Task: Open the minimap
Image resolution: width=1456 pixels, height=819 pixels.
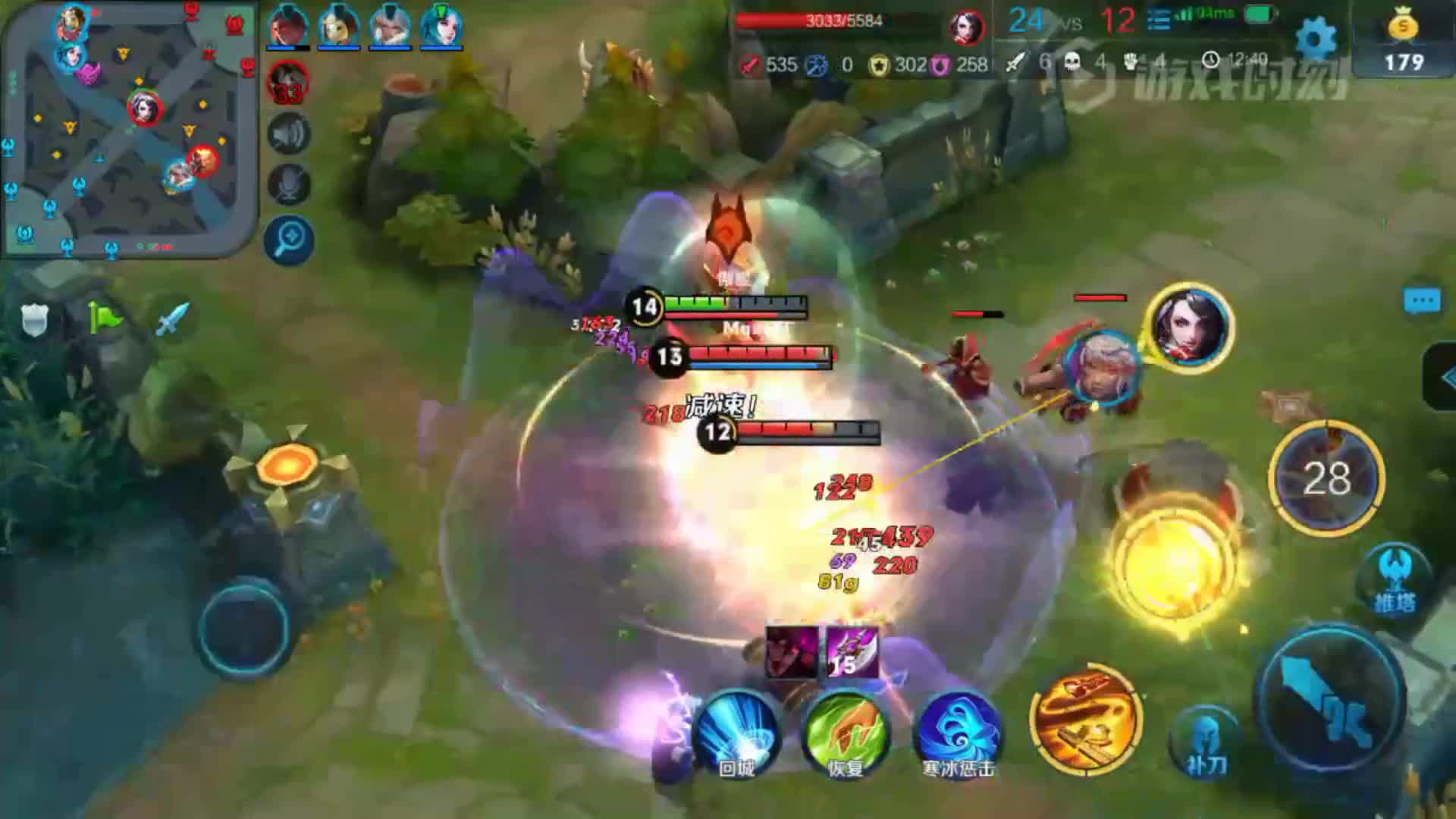Action: point(129,129)
